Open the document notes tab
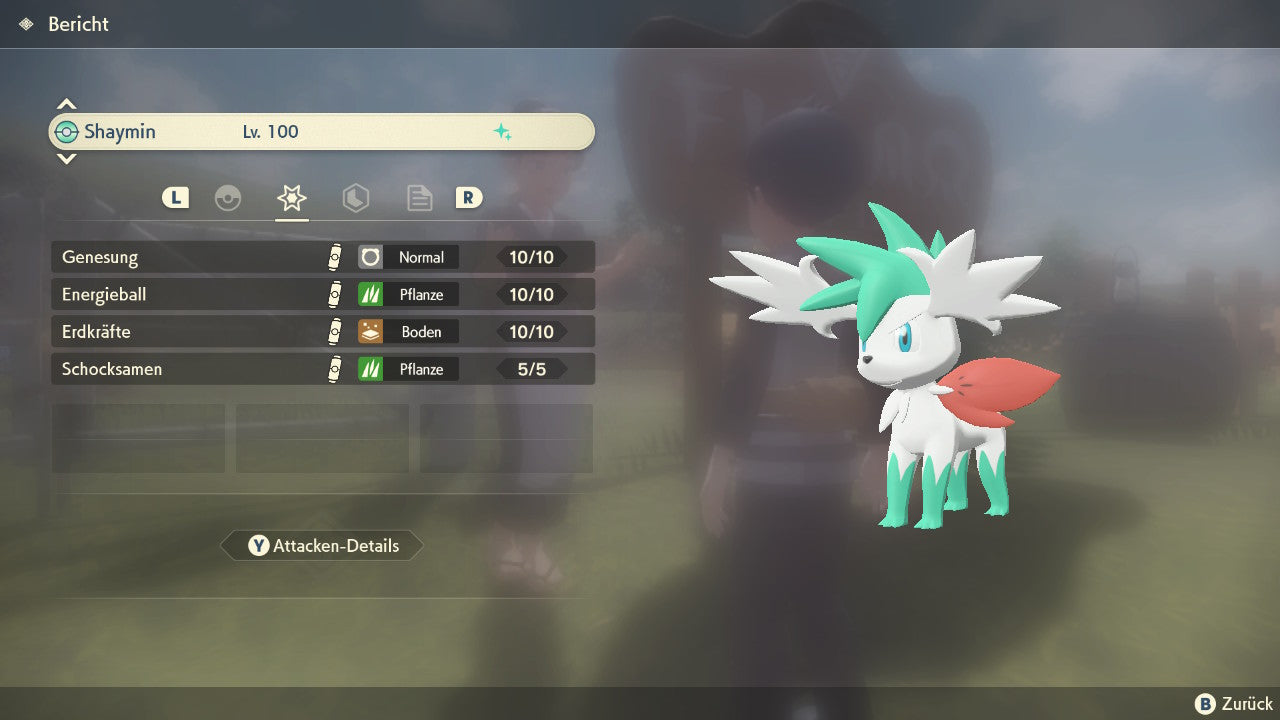The width and height of the screenshot is (1280, 720). (420, 198)
